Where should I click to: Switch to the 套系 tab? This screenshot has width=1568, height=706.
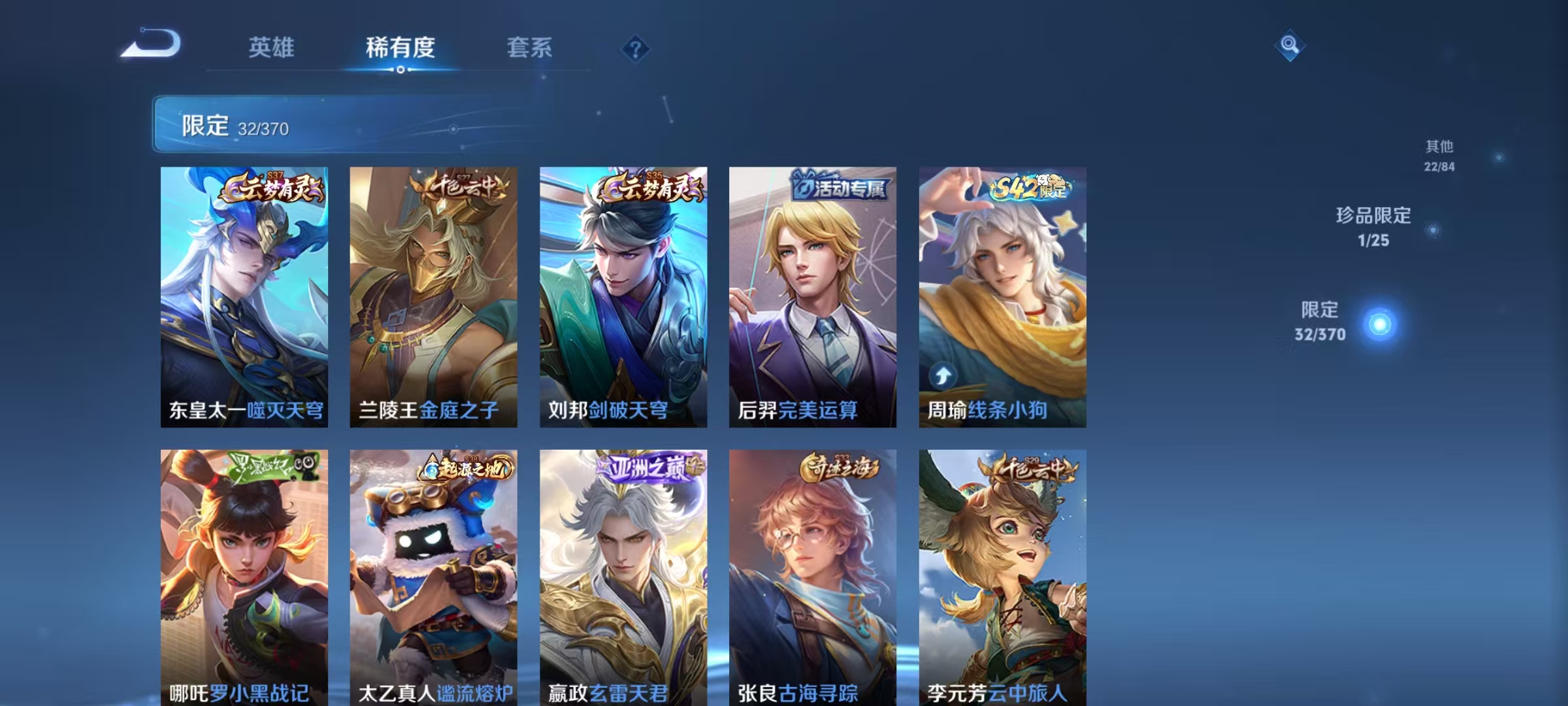pyautogui.click(x=531, y=48)
